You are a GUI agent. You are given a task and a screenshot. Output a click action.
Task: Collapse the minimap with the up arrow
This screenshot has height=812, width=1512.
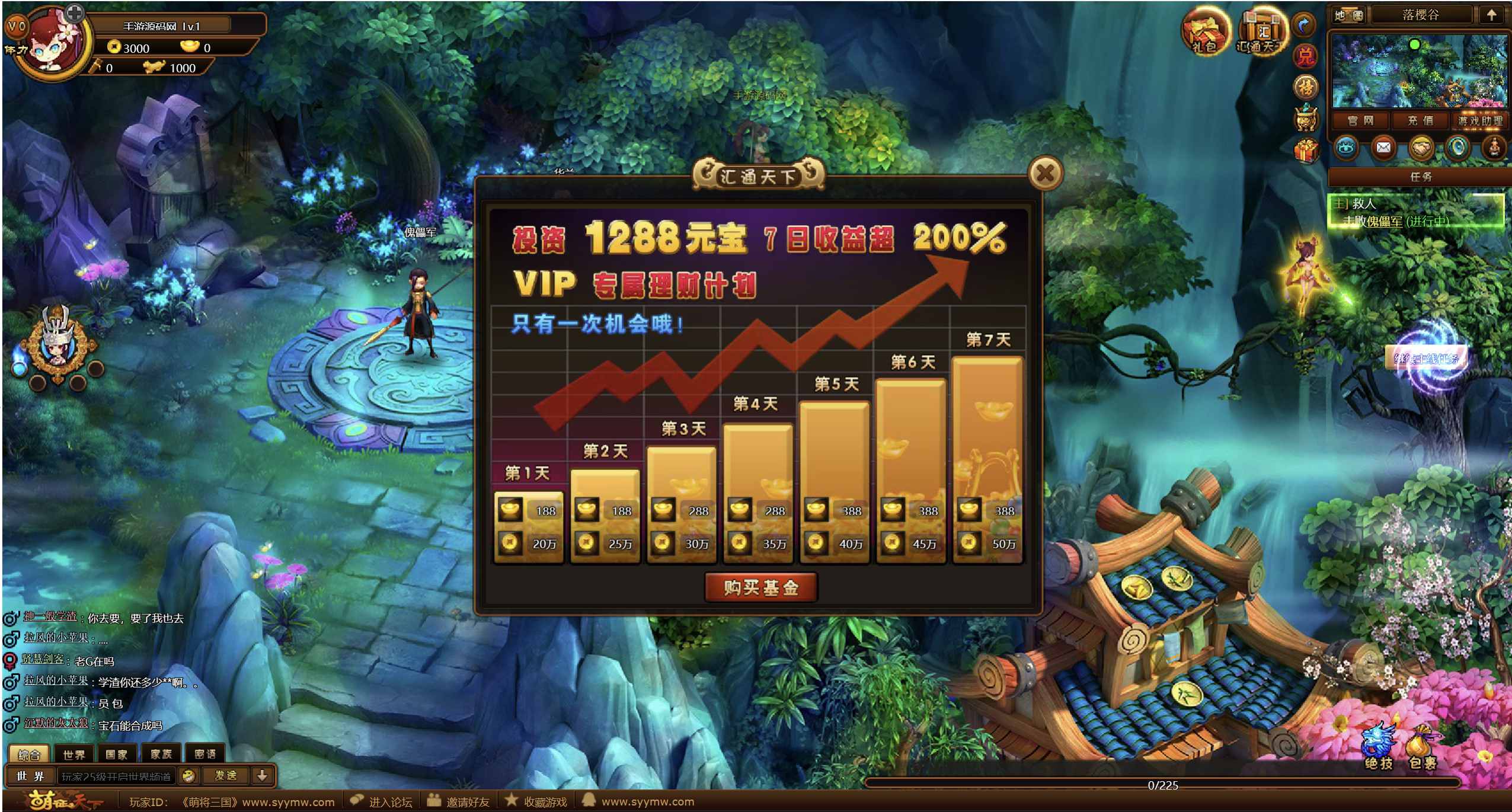[x=1491, y=15]
